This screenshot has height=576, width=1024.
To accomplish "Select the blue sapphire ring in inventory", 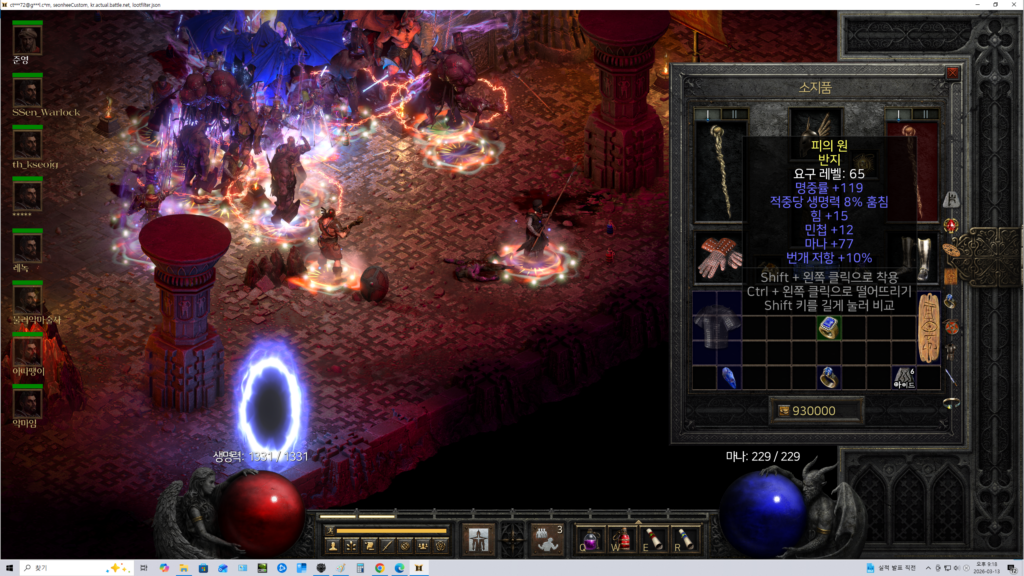I will click(828, 327).
